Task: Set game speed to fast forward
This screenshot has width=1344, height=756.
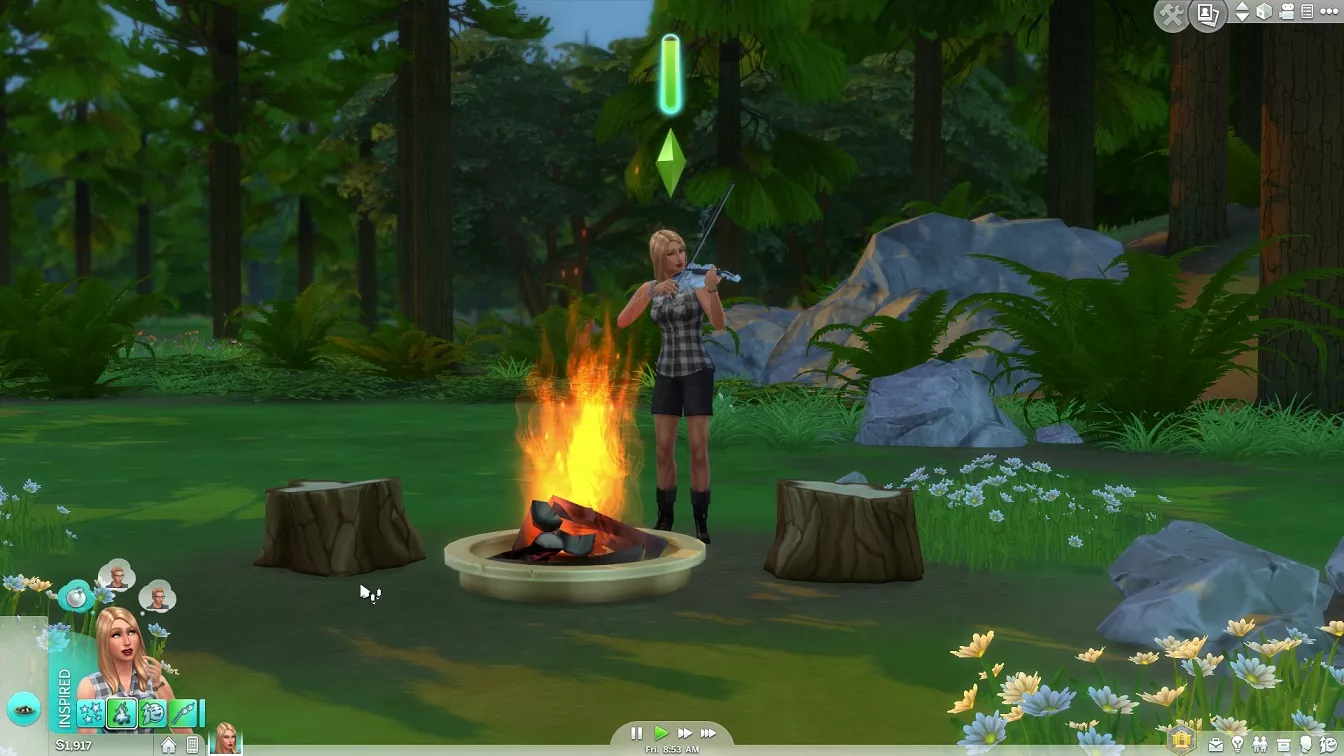Action: pos(684,733)
